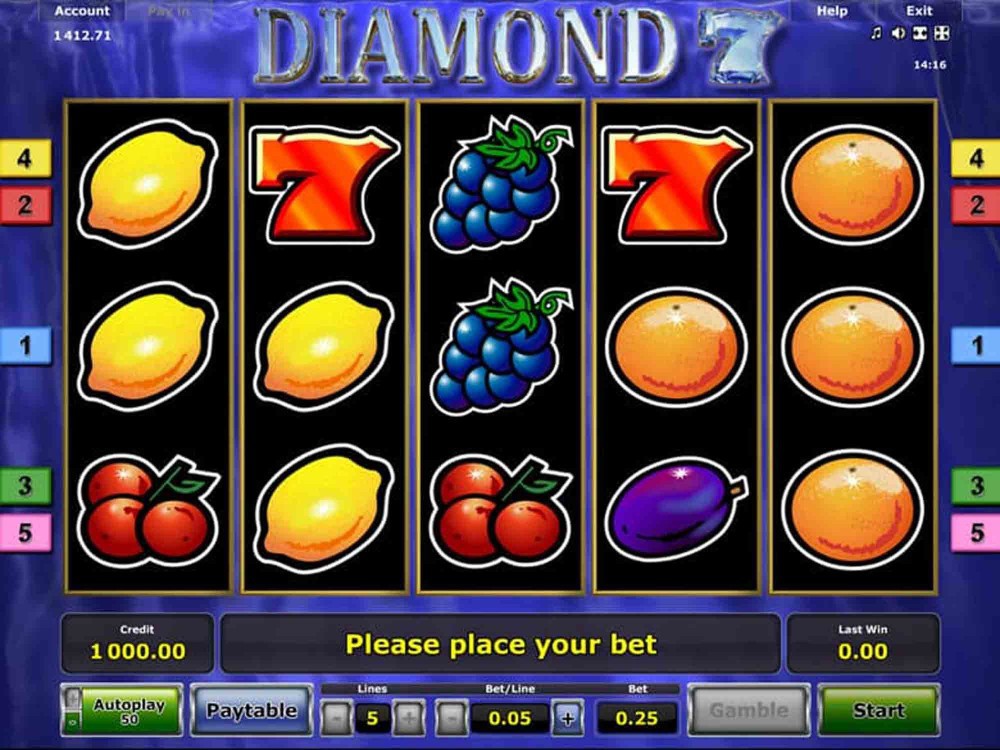Raise the Bet/Line amount with plus
The width and height of the screenshot is (1000, 750).
pyautogui.click(x=568, y=717)
